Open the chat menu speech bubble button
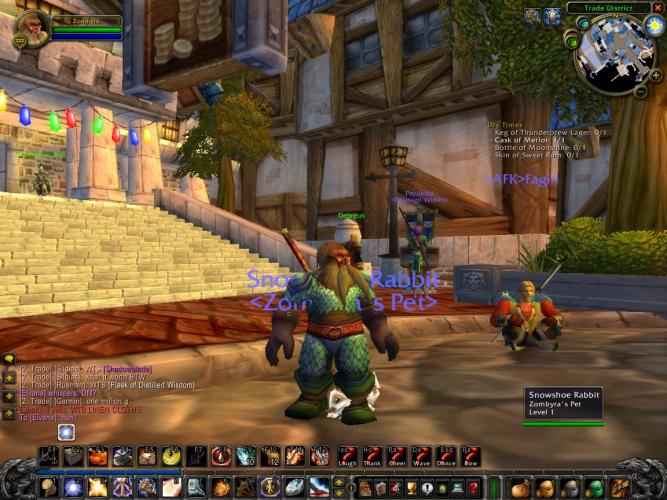 coord(8,359)
